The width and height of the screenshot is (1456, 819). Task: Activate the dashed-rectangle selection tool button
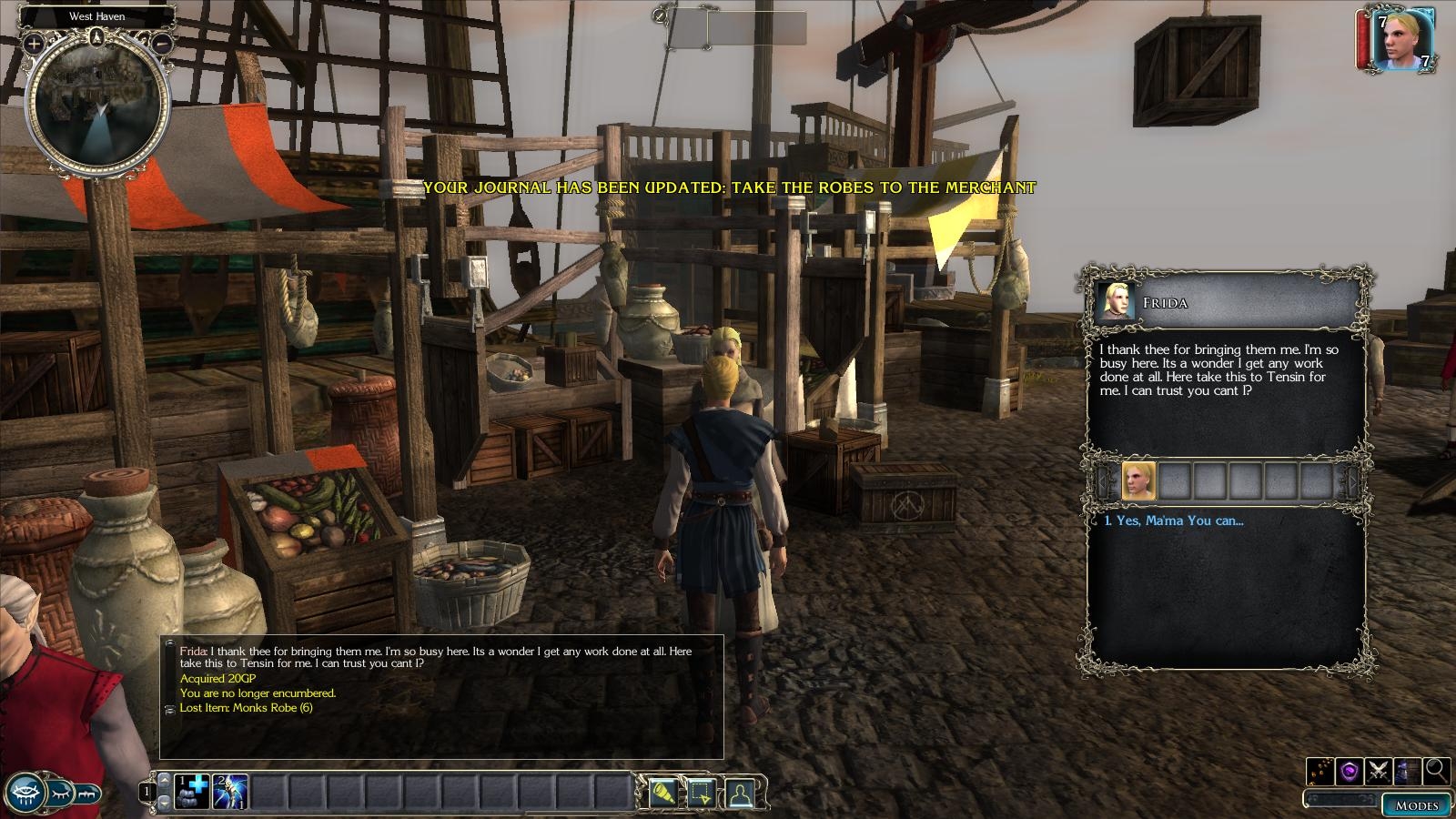[701, 793]
